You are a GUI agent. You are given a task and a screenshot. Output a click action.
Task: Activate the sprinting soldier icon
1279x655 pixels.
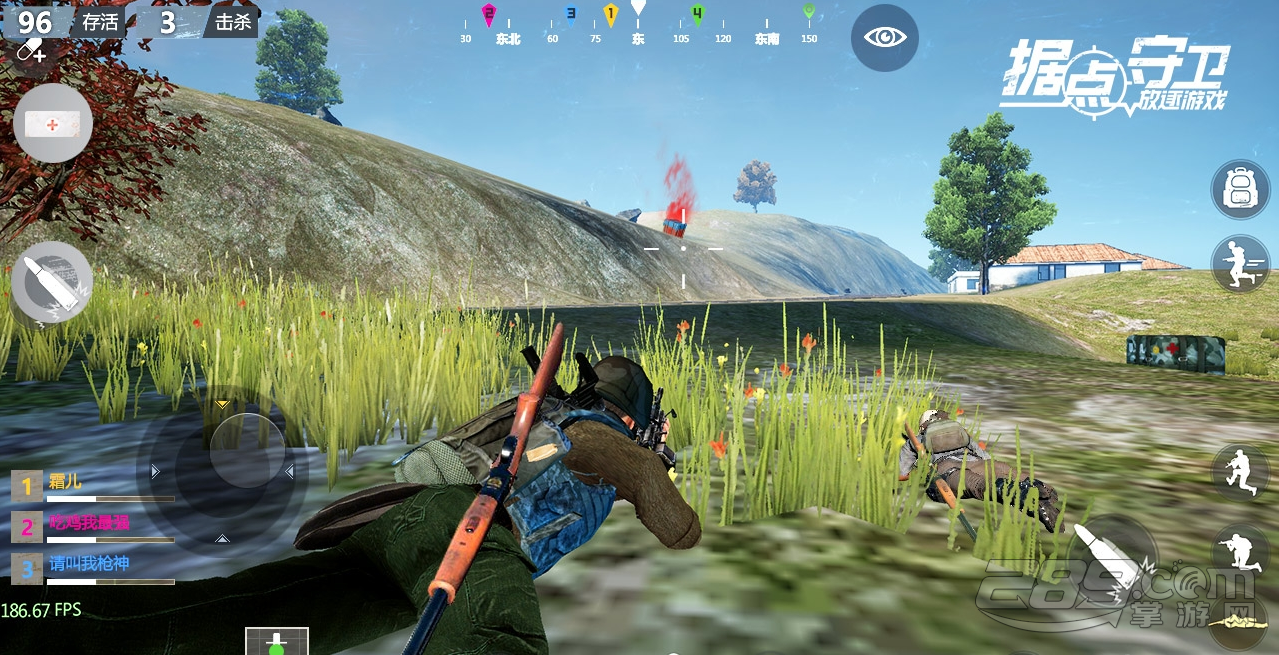pos(1240,263)
